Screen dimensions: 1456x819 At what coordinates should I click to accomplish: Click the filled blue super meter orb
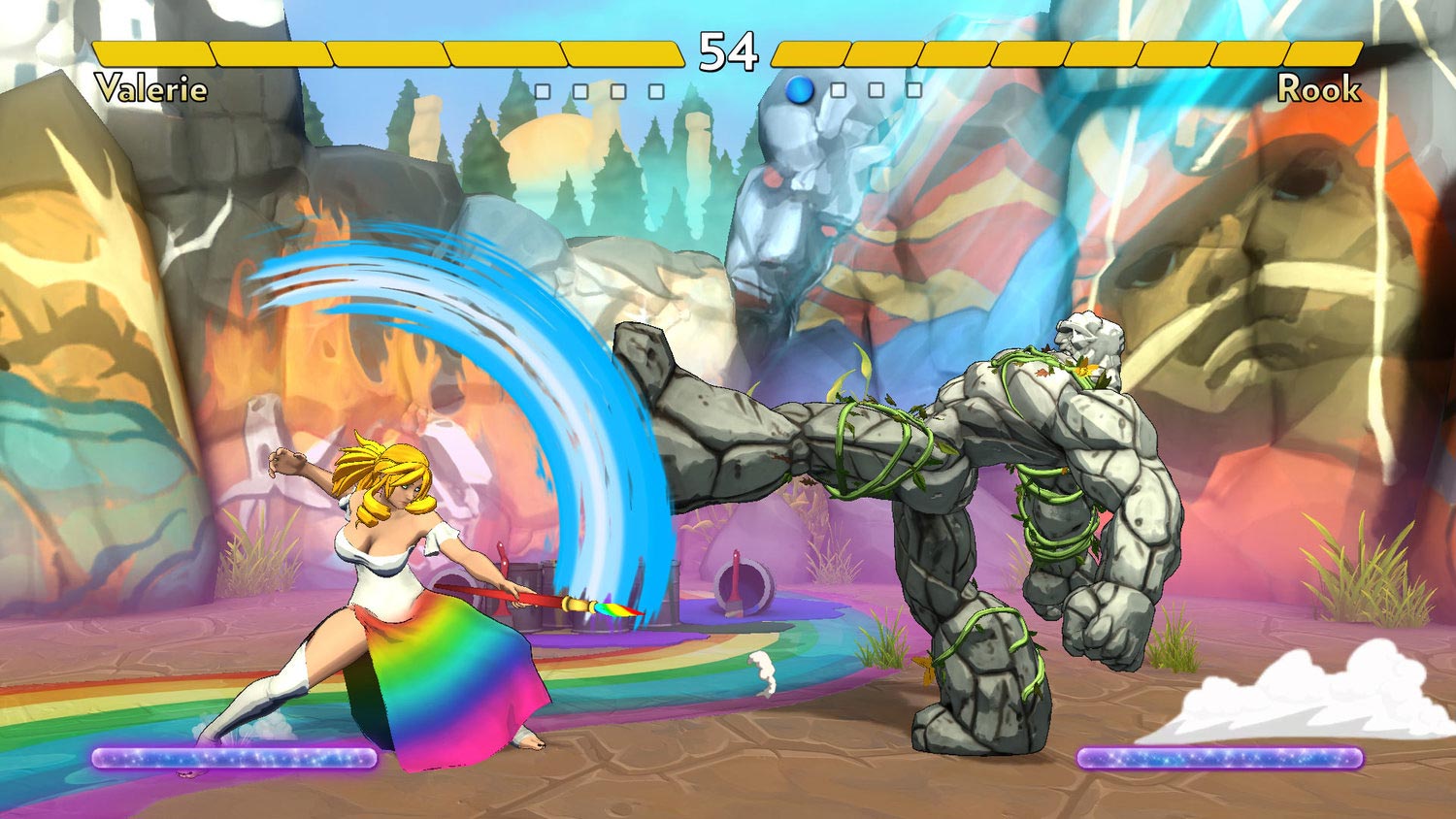tap(799, 92)
